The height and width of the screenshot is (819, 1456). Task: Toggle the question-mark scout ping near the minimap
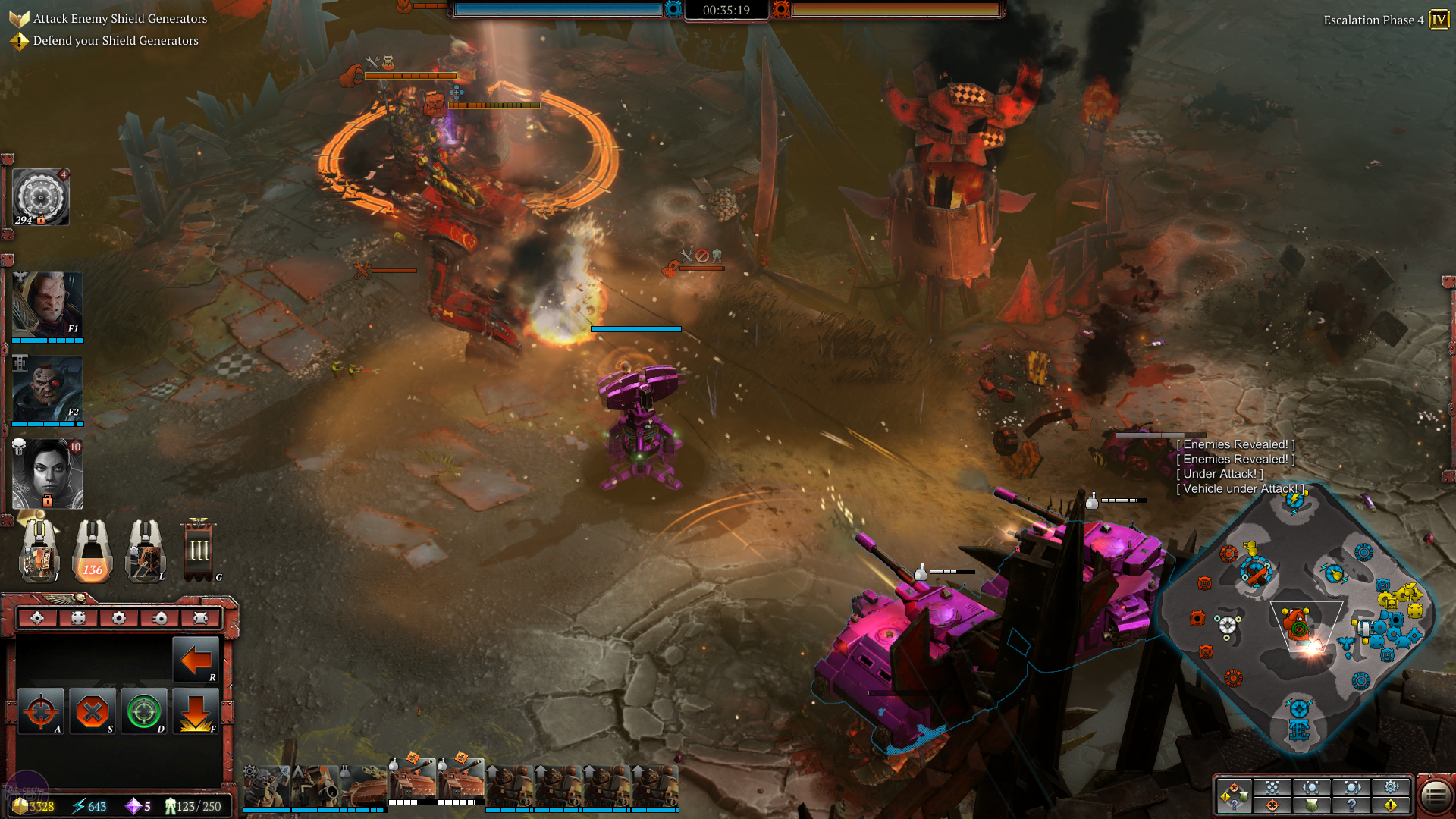coord(1352,805)
